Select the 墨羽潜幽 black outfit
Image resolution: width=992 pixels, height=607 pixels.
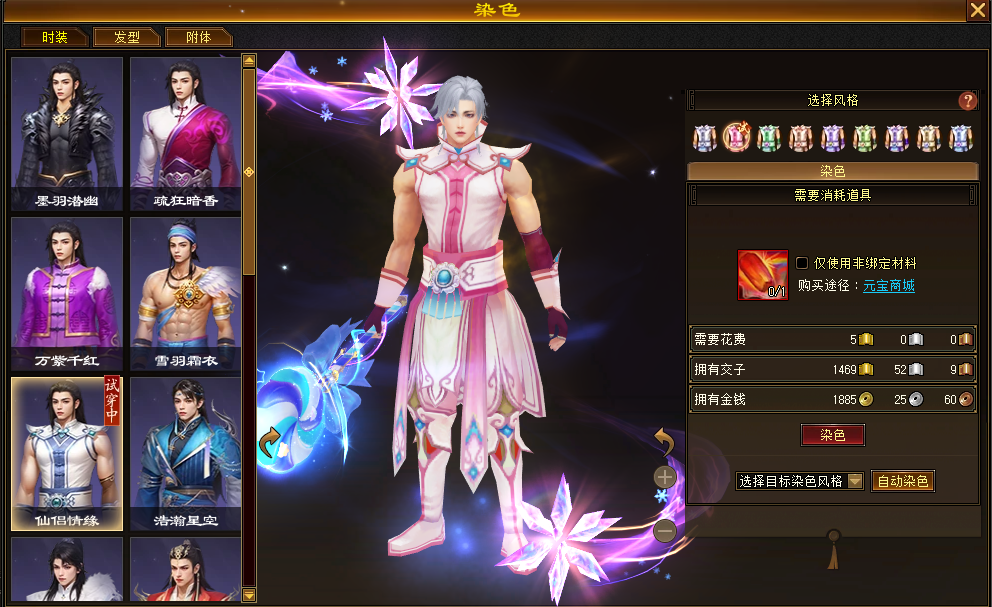67,133
